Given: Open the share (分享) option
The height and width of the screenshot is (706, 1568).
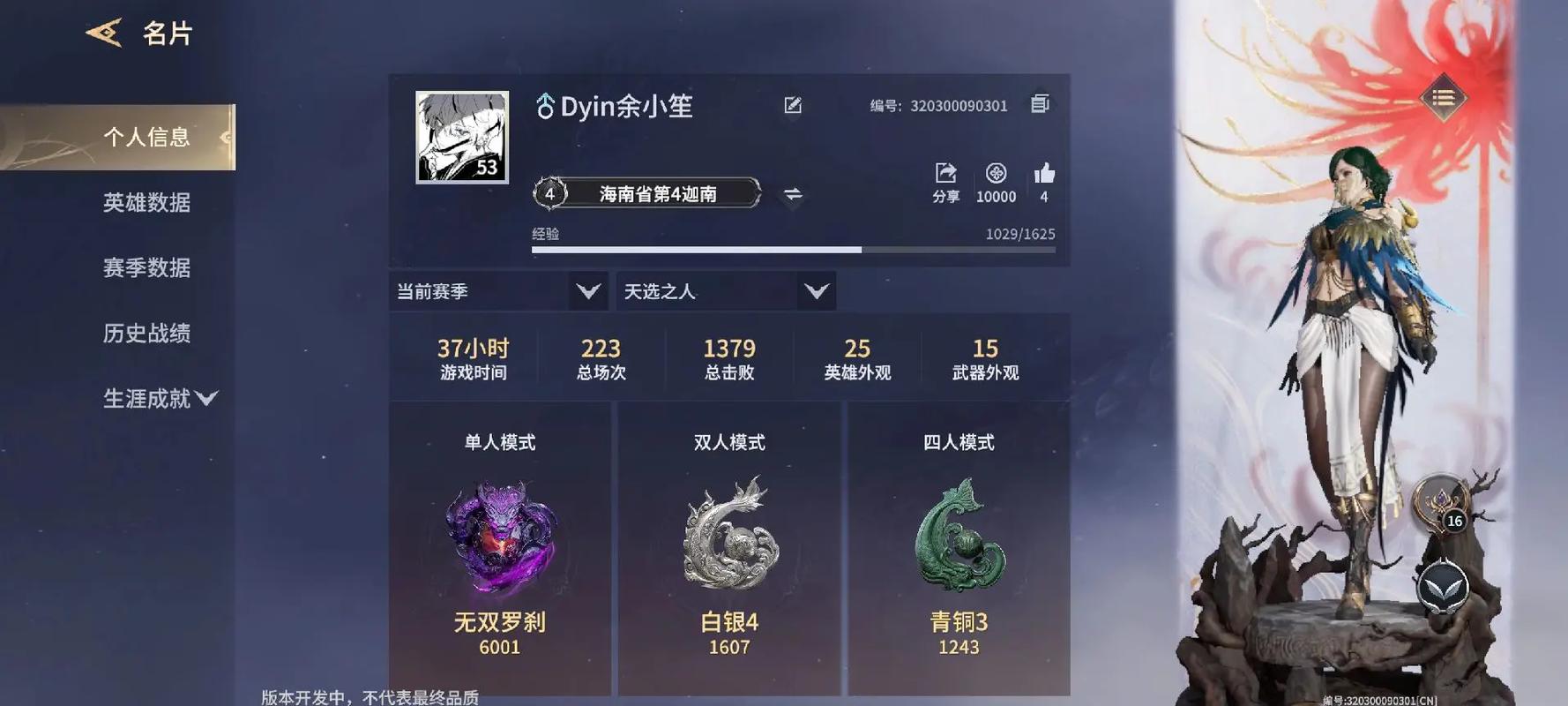Looking at the screenshot, I should 945,175.
